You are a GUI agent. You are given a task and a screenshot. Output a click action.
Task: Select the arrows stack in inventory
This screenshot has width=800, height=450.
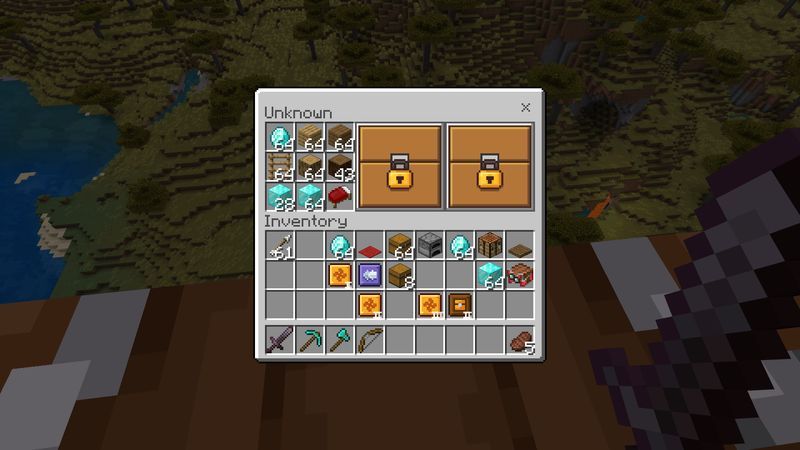[x=280, y=245]
